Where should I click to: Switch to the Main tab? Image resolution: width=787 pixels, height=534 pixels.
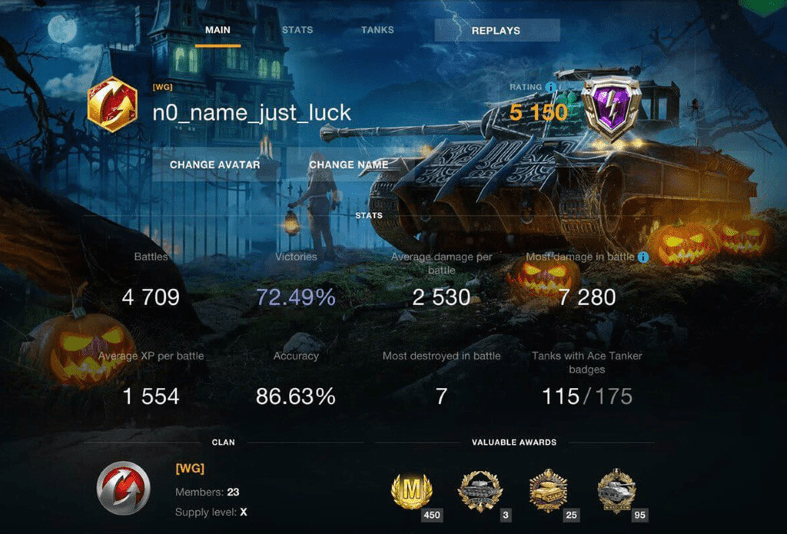(x=218, y=30)
